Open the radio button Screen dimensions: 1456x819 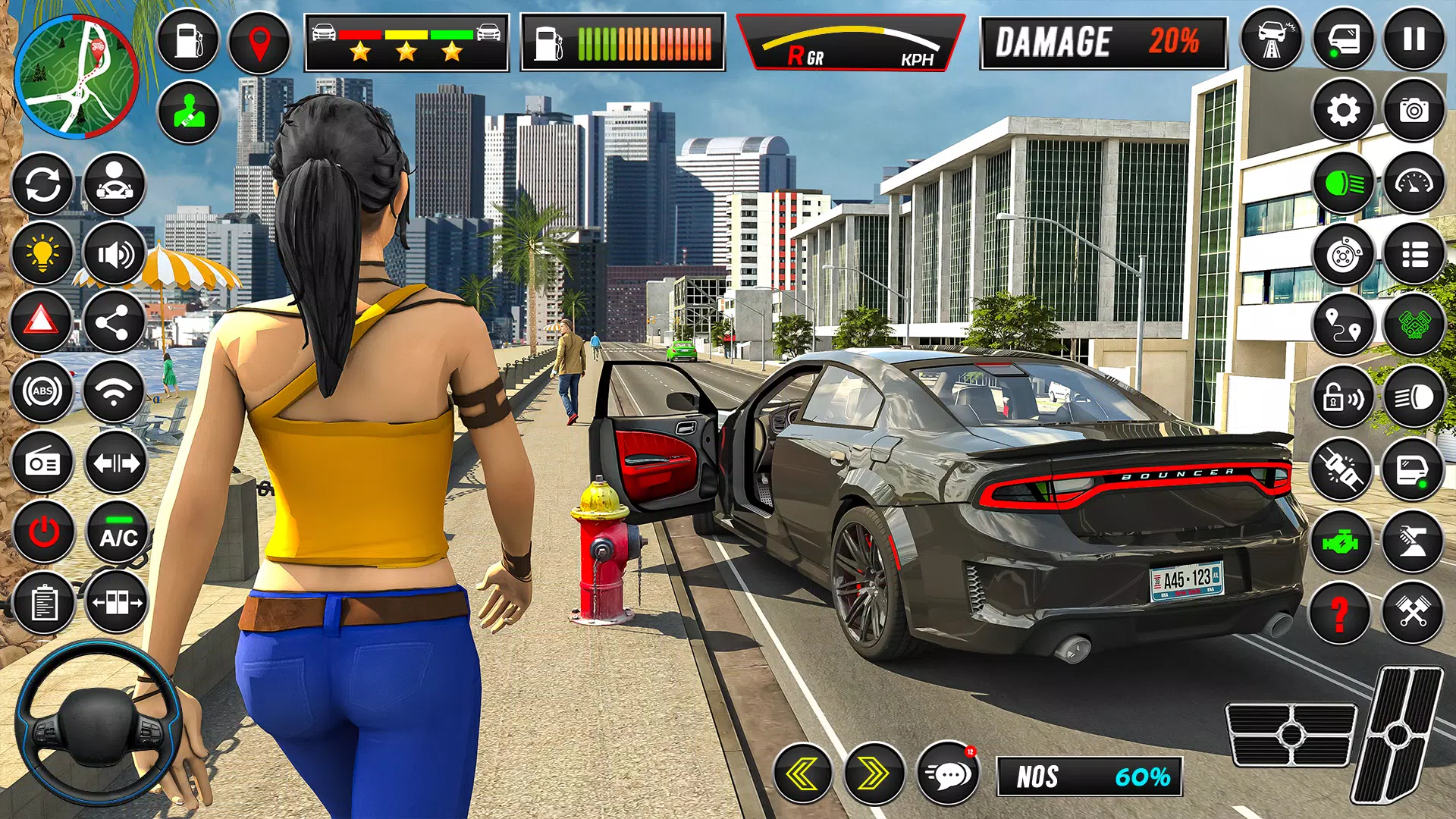[43, 463]
